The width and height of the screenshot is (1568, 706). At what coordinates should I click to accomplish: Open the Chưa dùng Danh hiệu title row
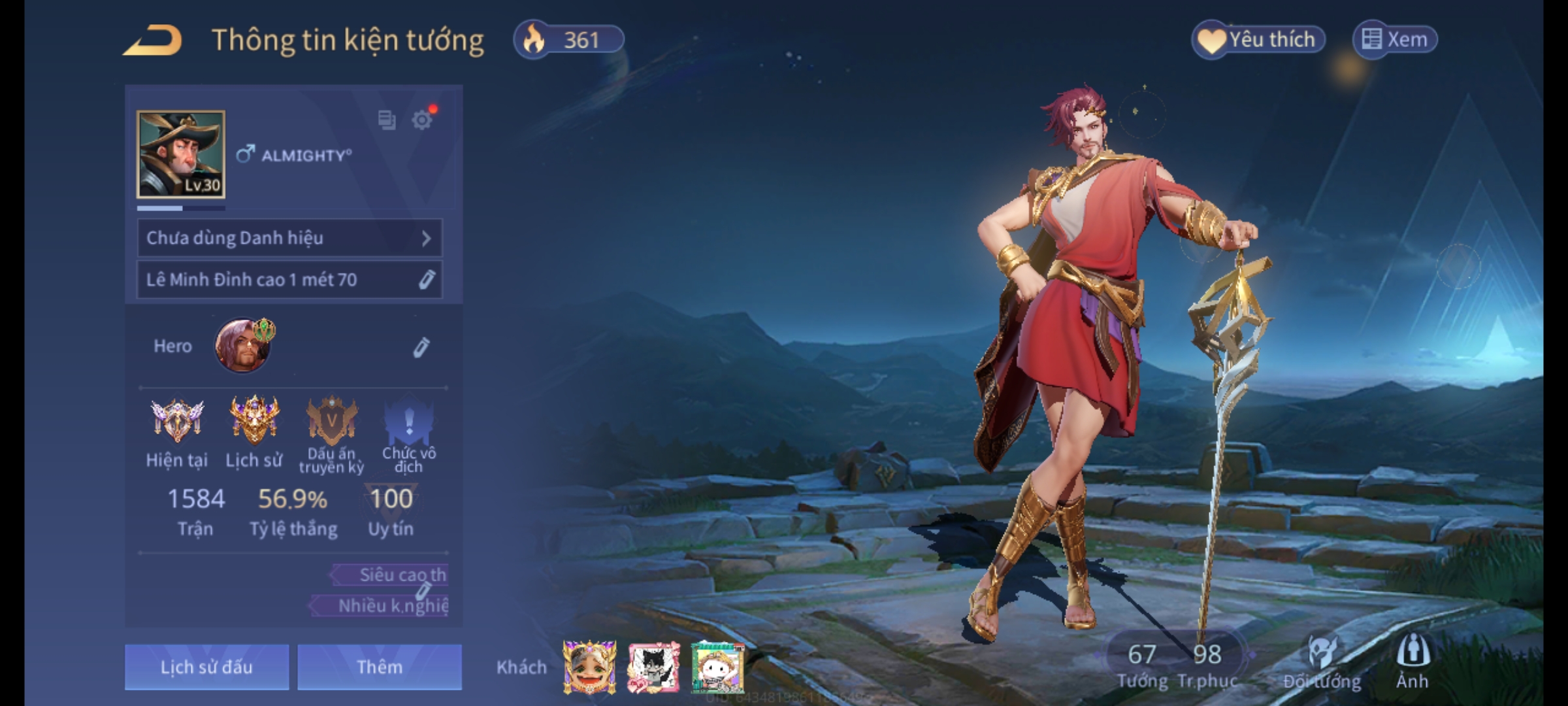pyautogui.click(x=289, y=238)
